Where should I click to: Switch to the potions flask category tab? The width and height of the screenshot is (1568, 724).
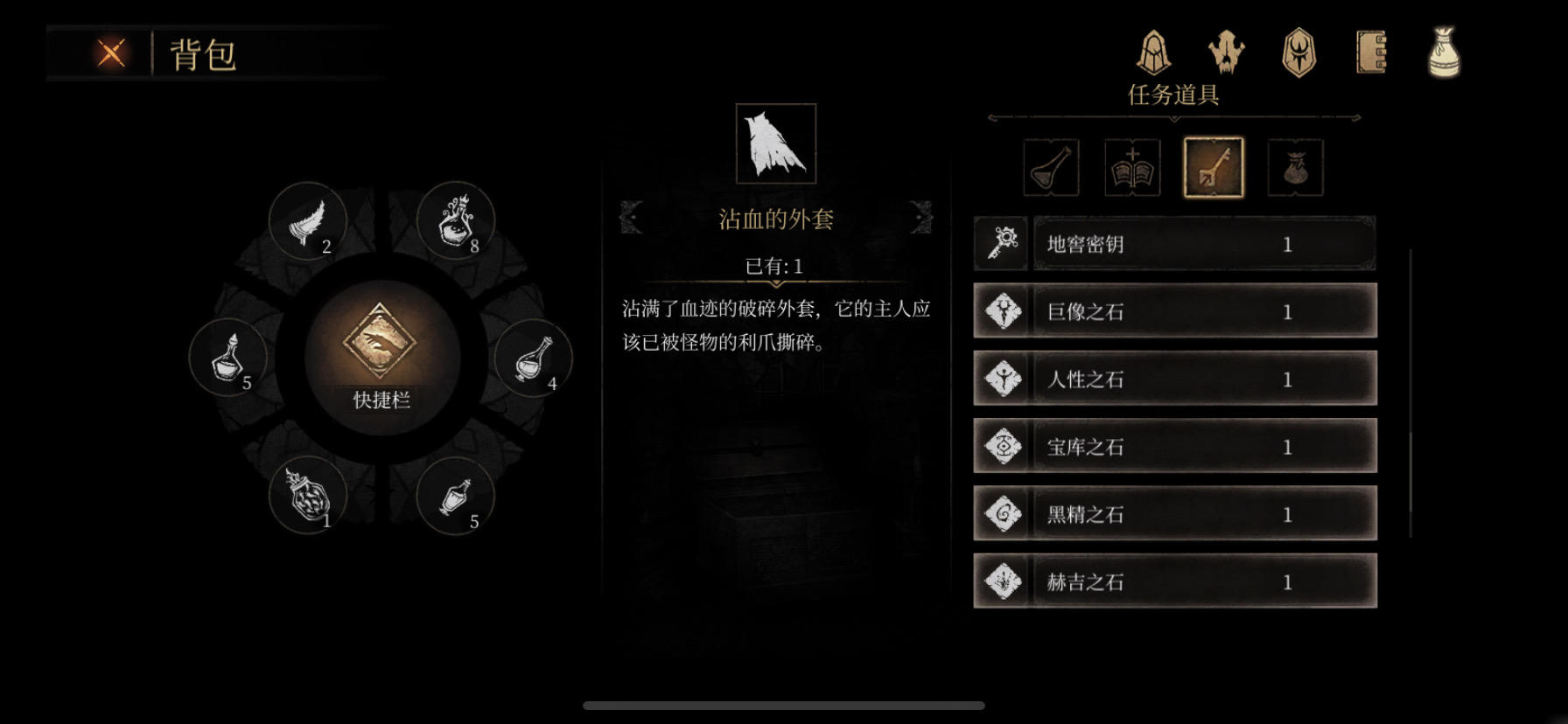[x=1050, y=165]
